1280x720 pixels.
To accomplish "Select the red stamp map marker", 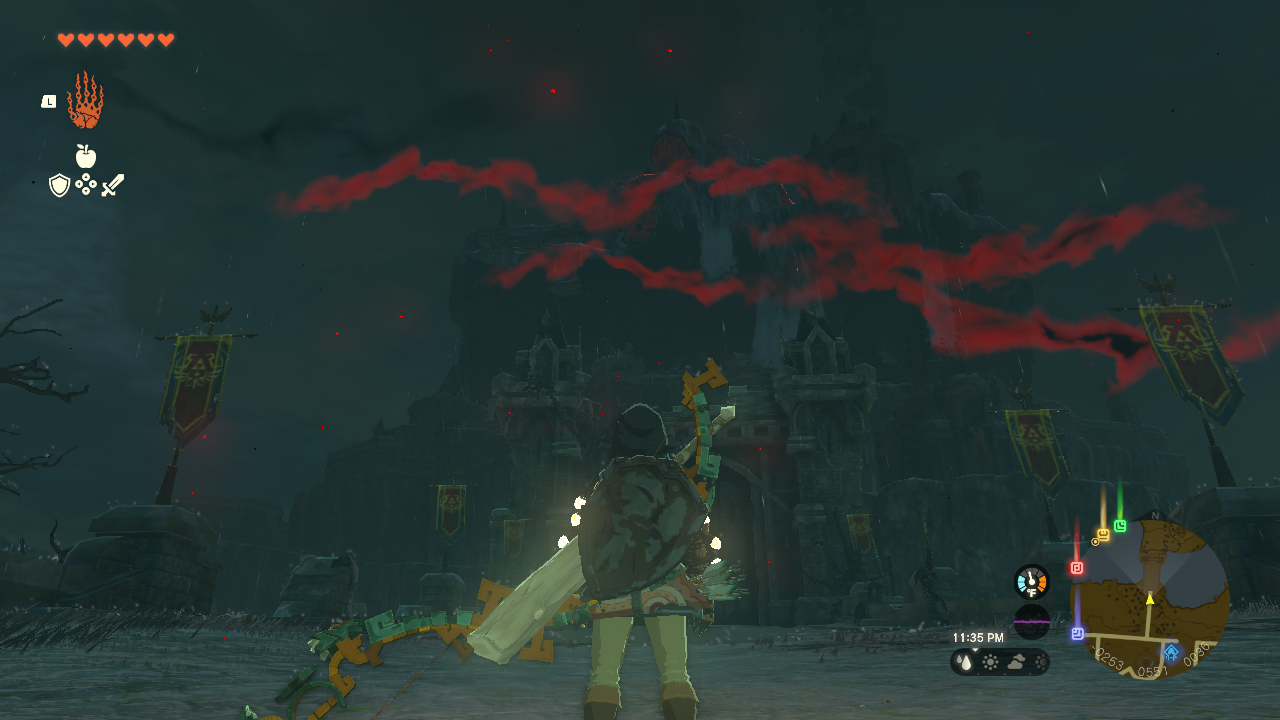I will point(1077,568).
